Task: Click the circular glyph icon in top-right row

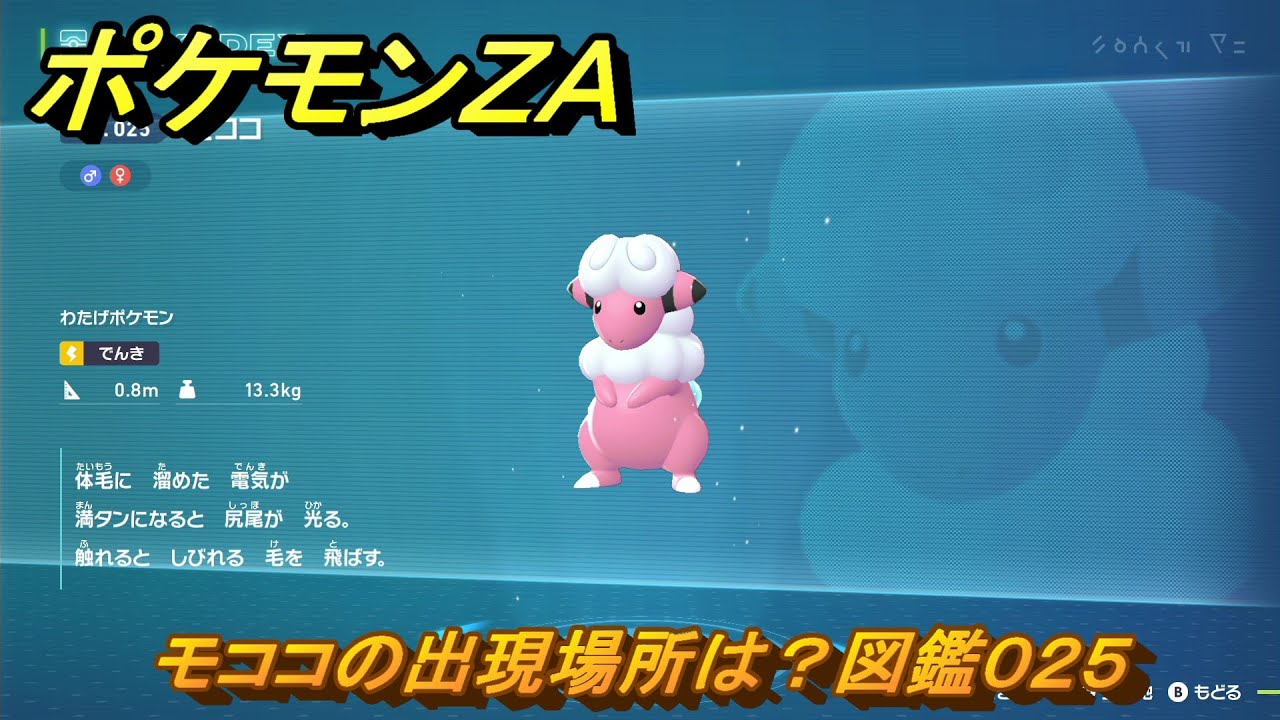Action: (1120, 46)
